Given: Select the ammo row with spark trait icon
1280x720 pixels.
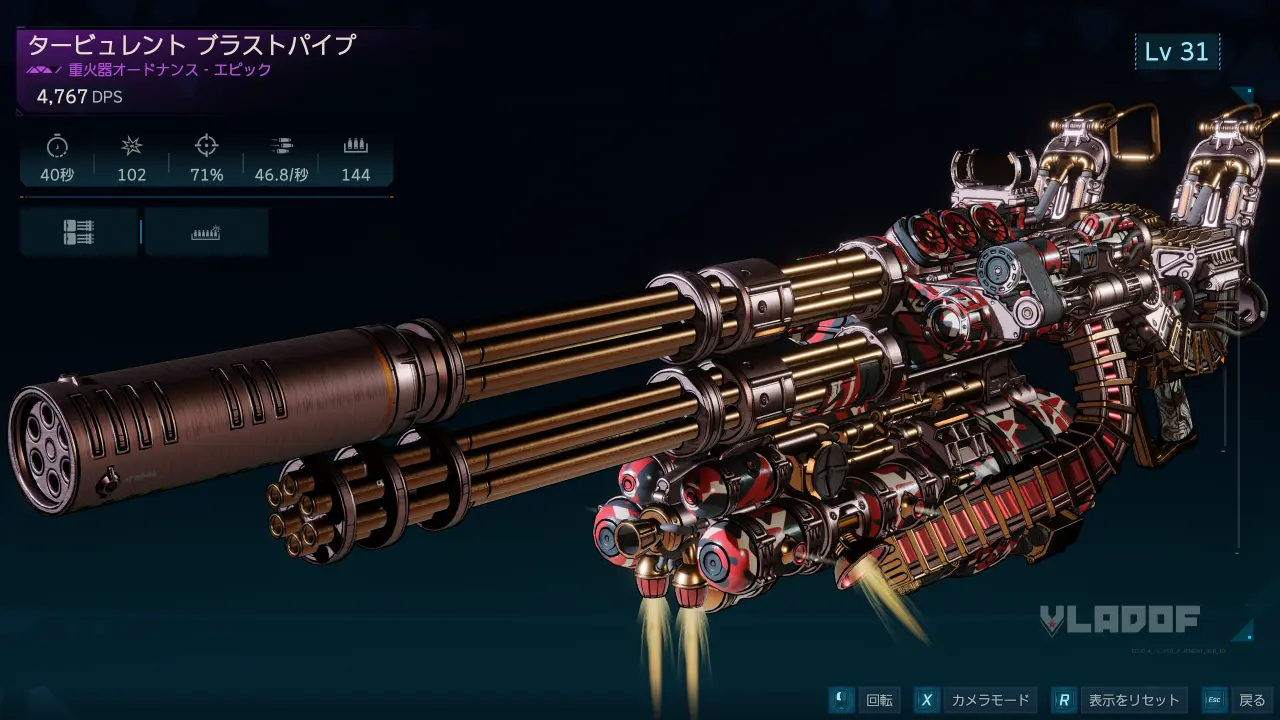Looking at the screenshot, I should pyautogui.click(x=206, y=232).
